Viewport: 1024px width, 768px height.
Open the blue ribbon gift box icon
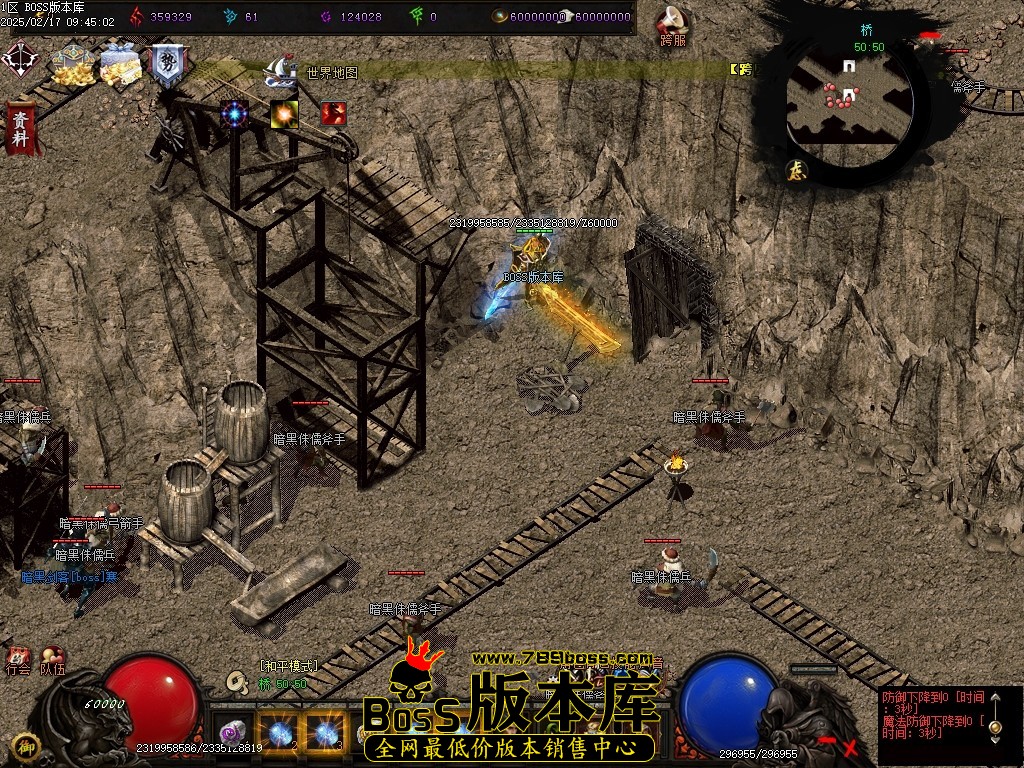pyautogui.click(x=119, y=66)
